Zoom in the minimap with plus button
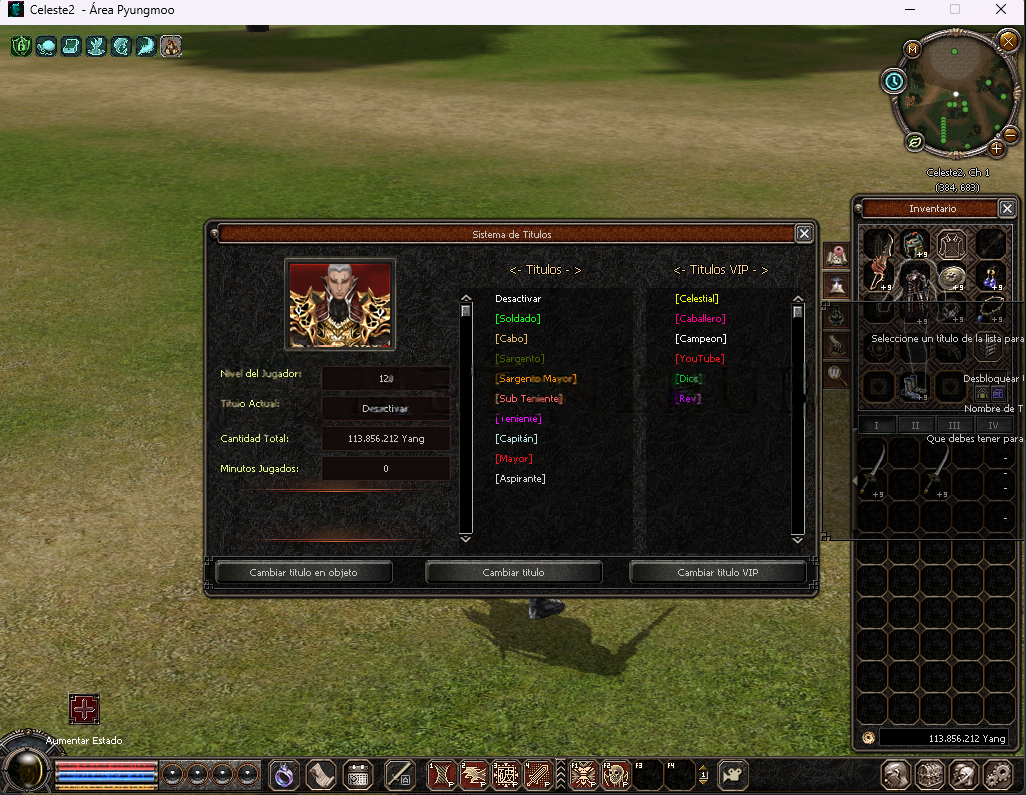Image resolution: width=1026 pixels, height=795 pixels. (996, 148)
